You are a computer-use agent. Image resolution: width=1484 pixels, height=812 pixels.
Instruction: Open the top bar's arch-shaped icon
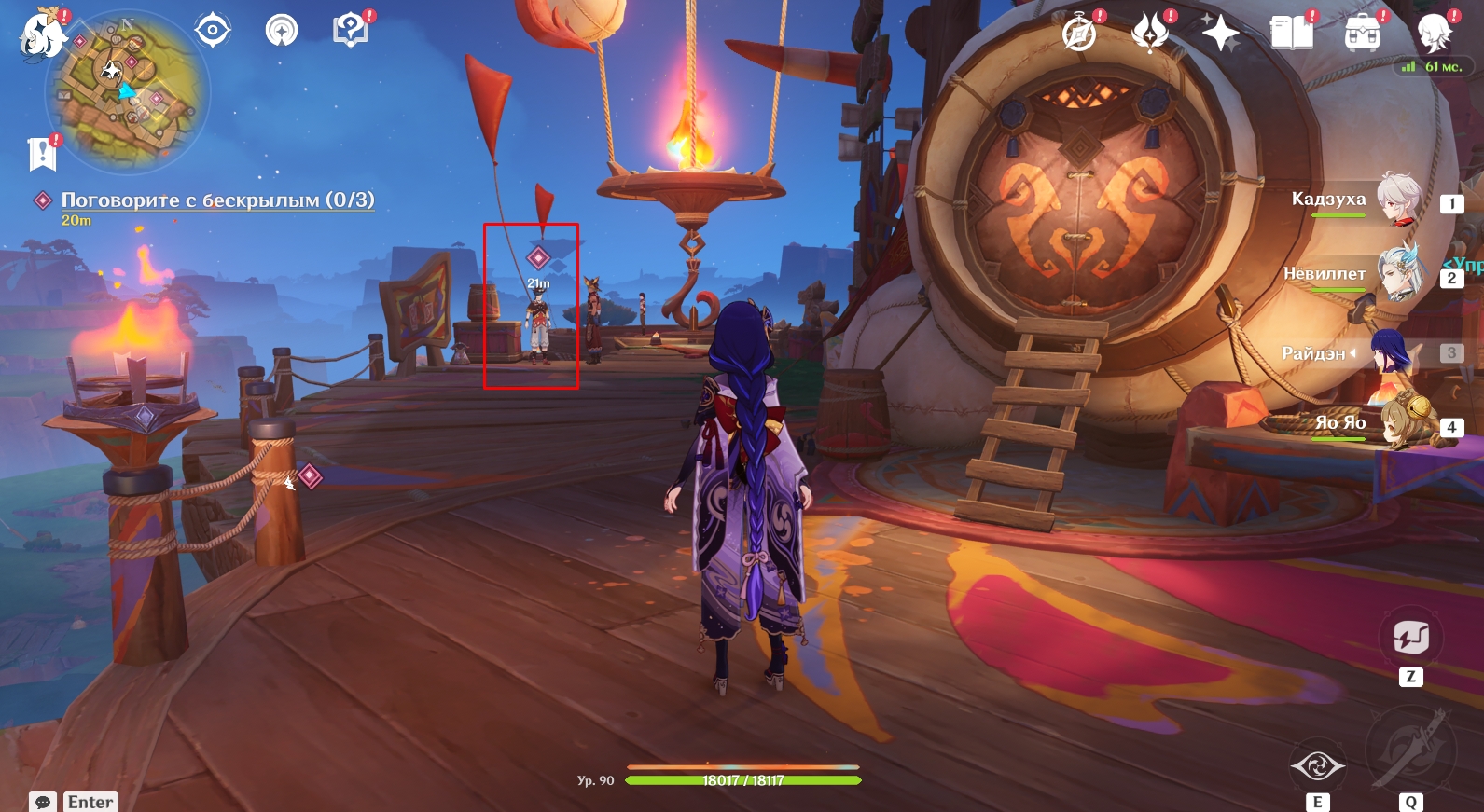pos(281,31)
